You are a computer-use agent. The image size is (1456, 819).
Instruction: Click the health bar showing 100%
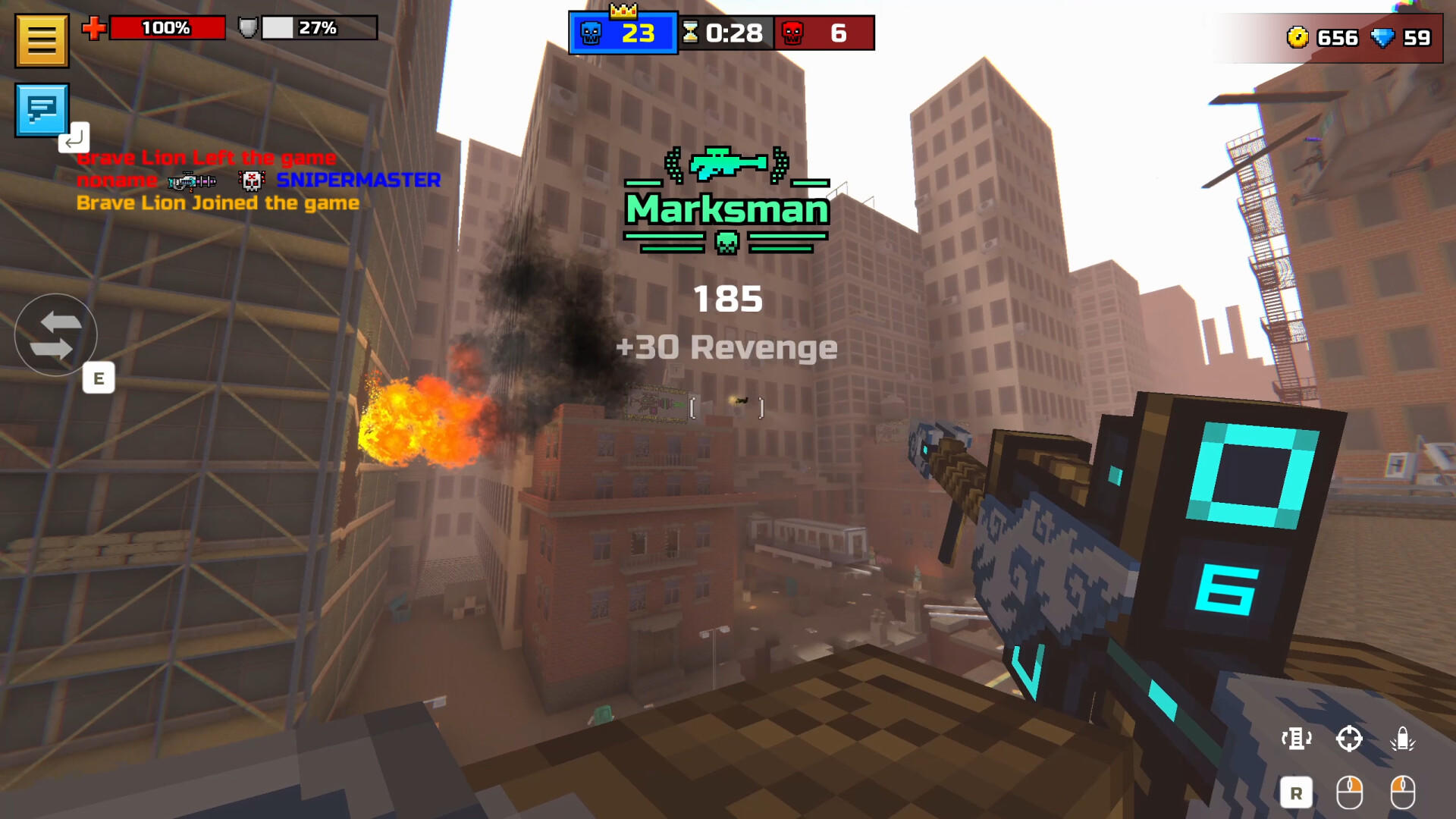point(168,28)
